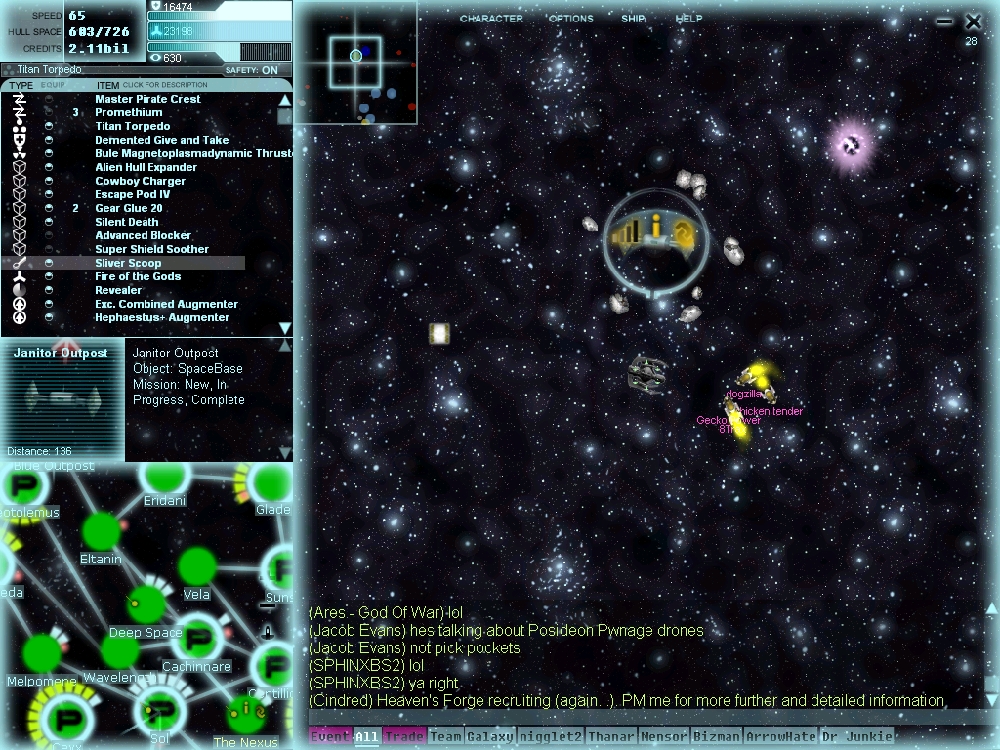Select the Janitor Outpost target thumbnail
The height and width of the screenshot is (750, 1000).
click(61, 400)
